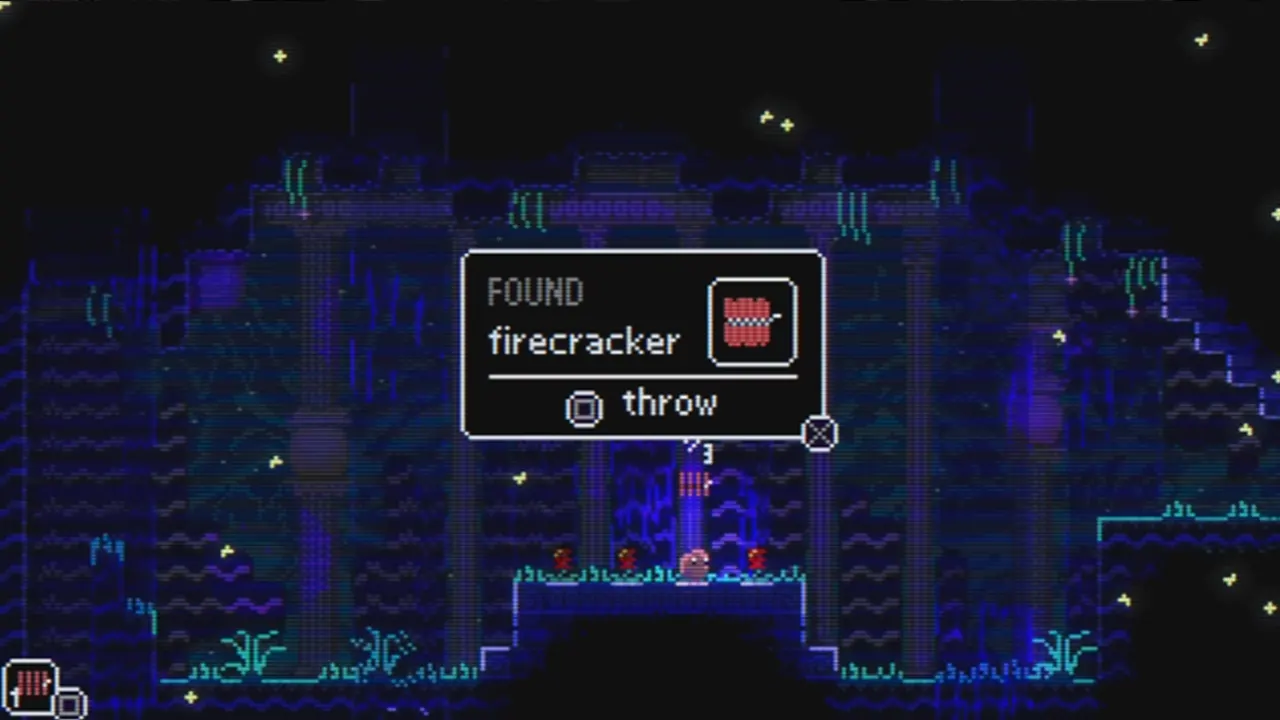Select the firecracker item icon in the dialog
1280x720 pixels.
(752, 320)
